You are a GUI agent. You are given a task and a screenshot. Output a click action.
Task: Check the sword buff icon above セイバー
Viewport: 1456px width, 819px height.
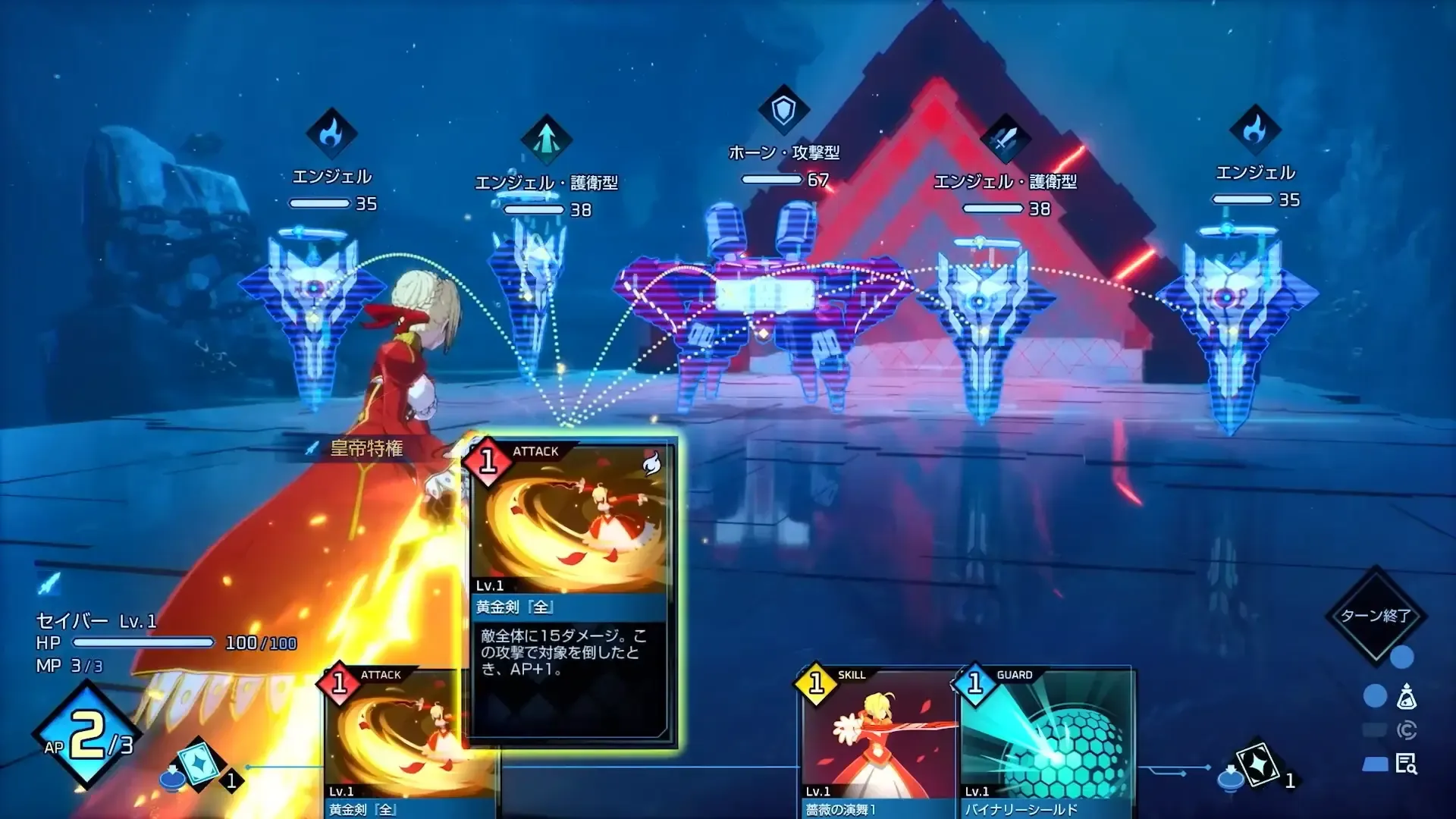click(49, 583)
